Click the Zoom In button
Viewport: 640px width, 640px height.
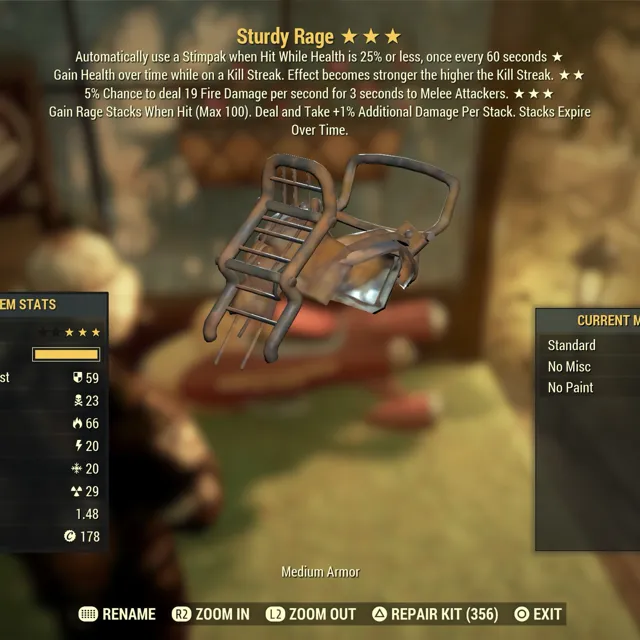(211, 614)
